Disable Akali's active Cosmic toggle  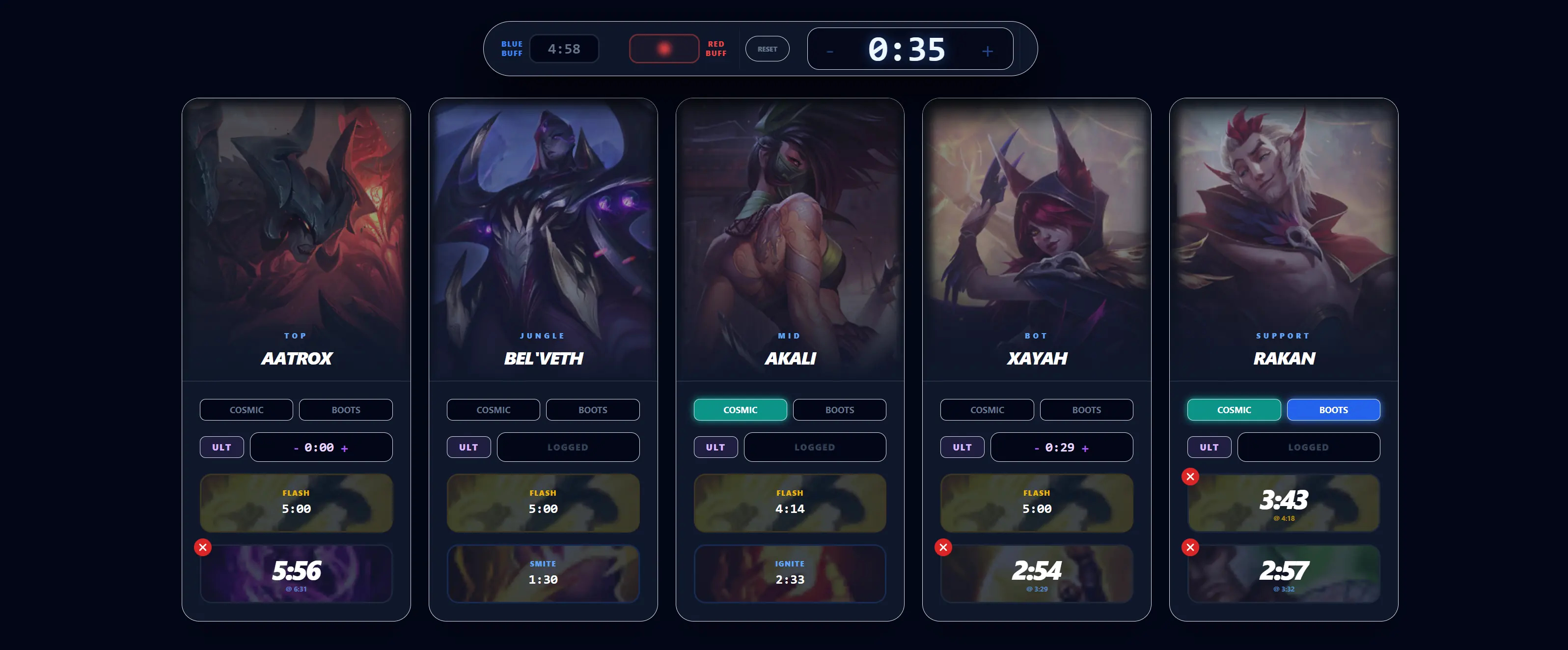(740, 410)
